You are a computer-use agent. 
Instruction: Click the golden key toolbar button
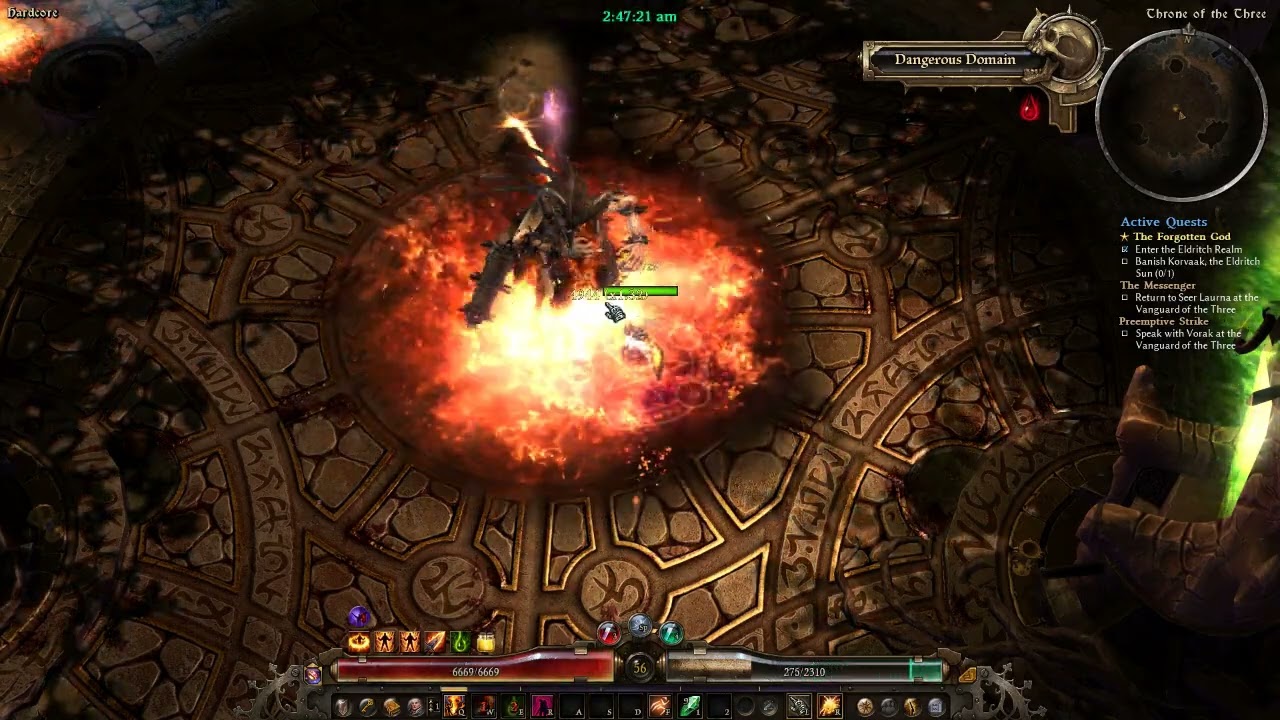pyautogui.click(x=368, y=707)
